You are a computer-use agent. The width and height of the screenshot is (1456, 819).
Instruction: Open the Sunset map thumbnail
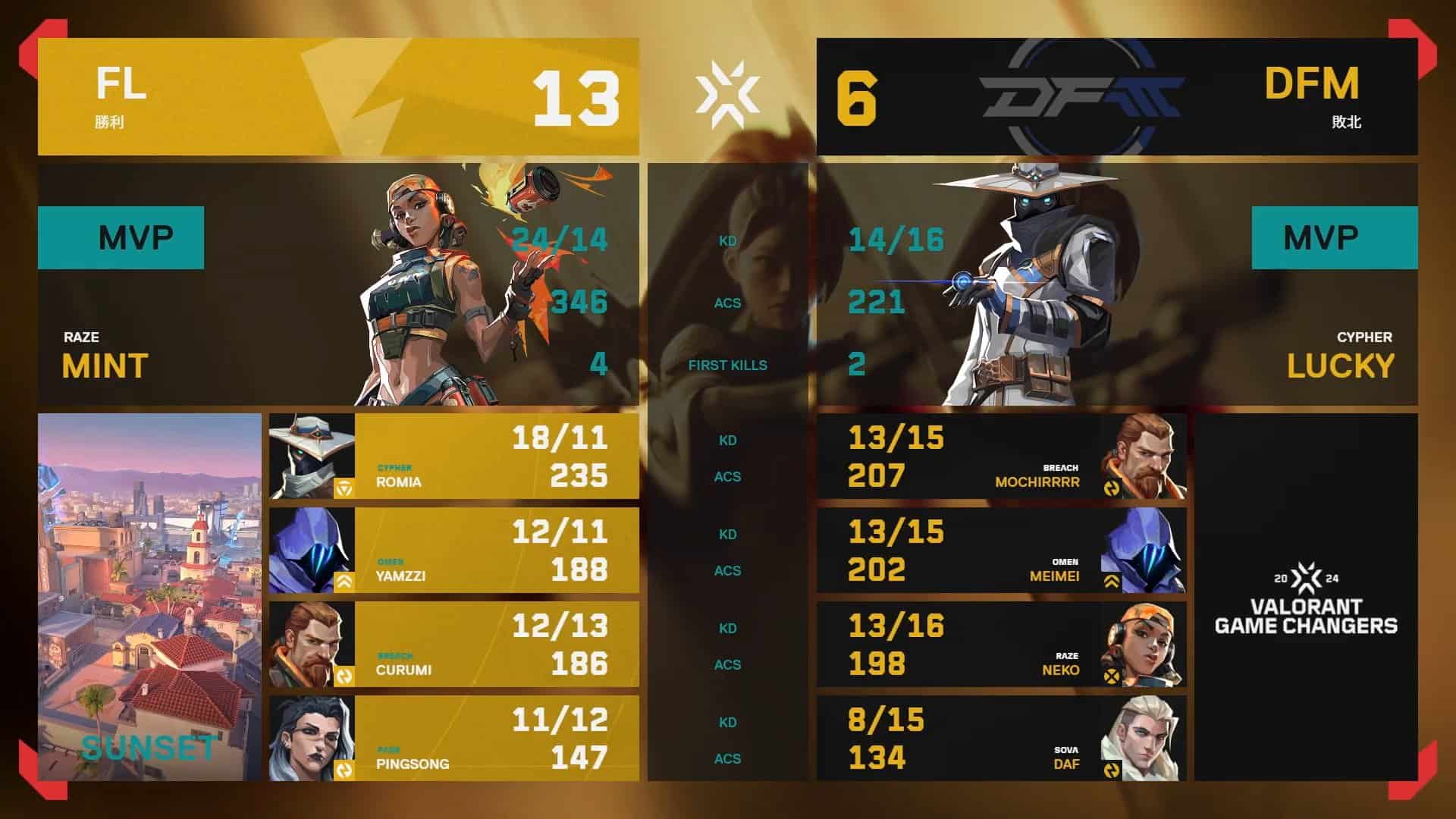click(149, 598)
